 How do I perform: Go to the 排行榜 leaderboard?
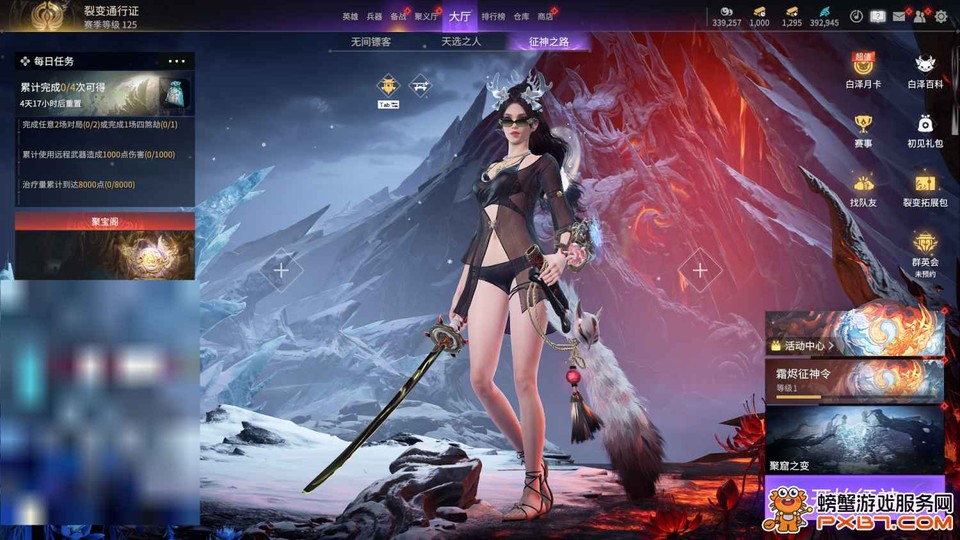(493, 17)
